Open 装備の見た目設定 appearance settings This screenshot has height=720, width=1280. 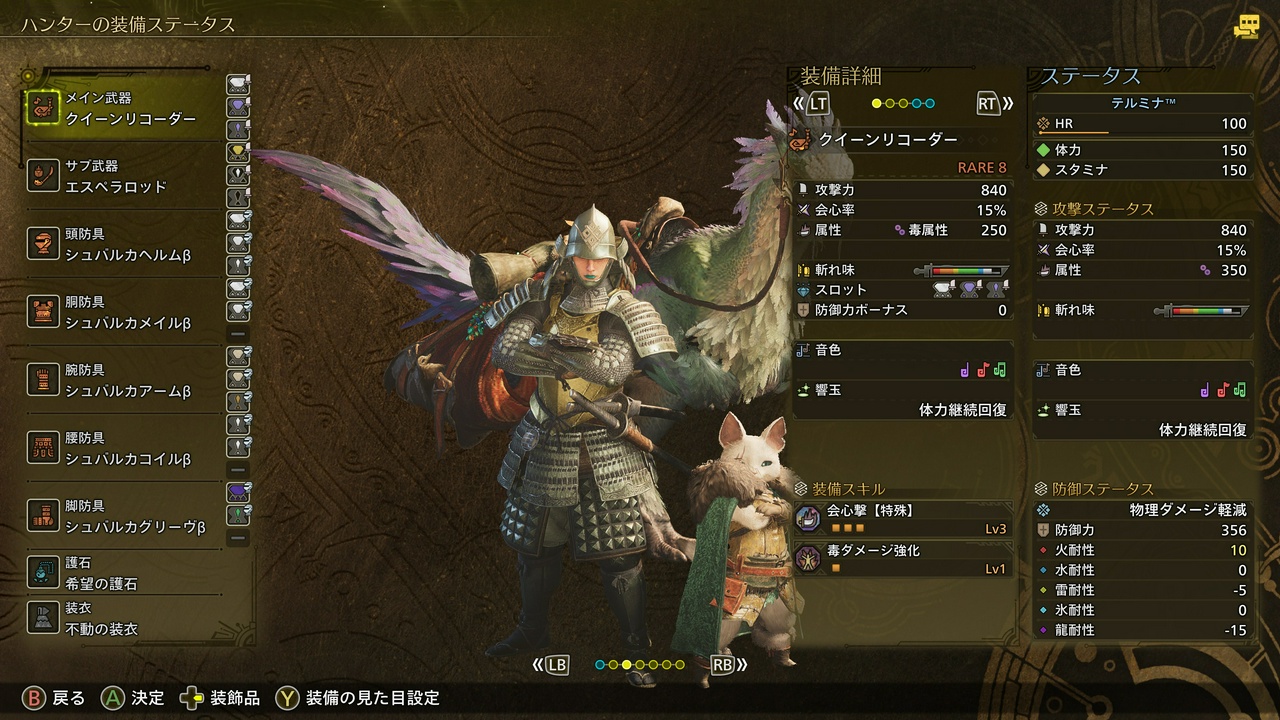tap(360, 697)
